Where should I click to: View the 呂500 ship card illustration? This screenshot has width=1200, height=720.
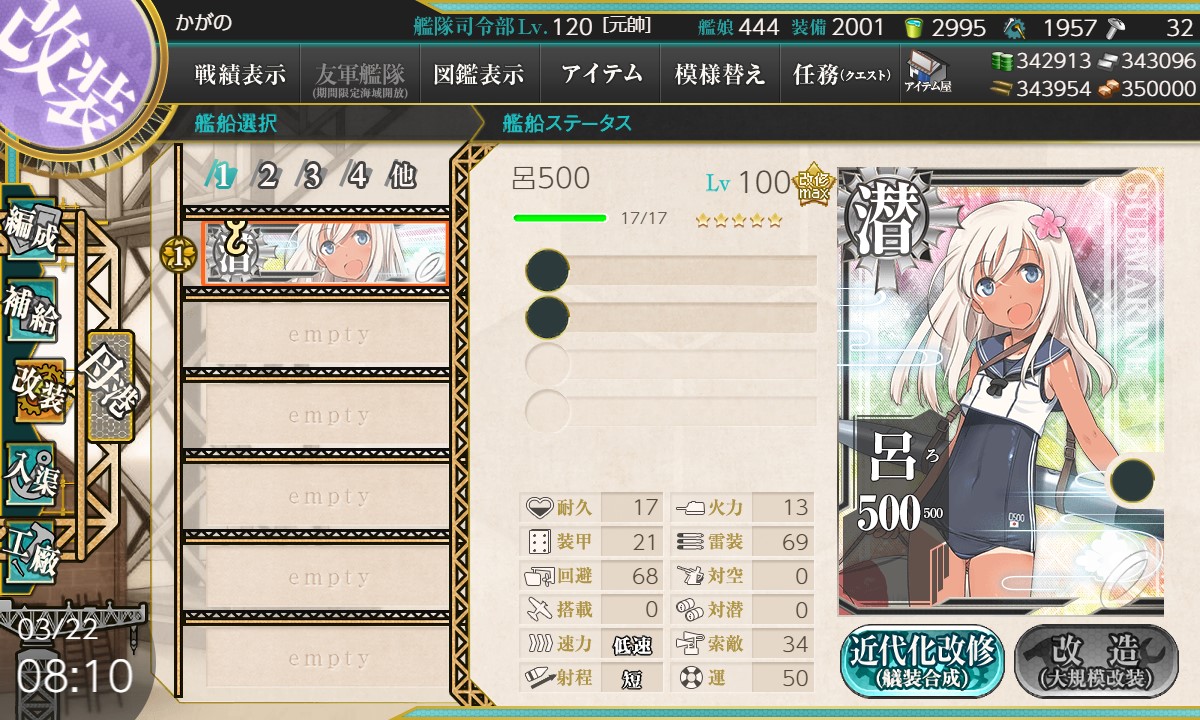(1000, 390)
